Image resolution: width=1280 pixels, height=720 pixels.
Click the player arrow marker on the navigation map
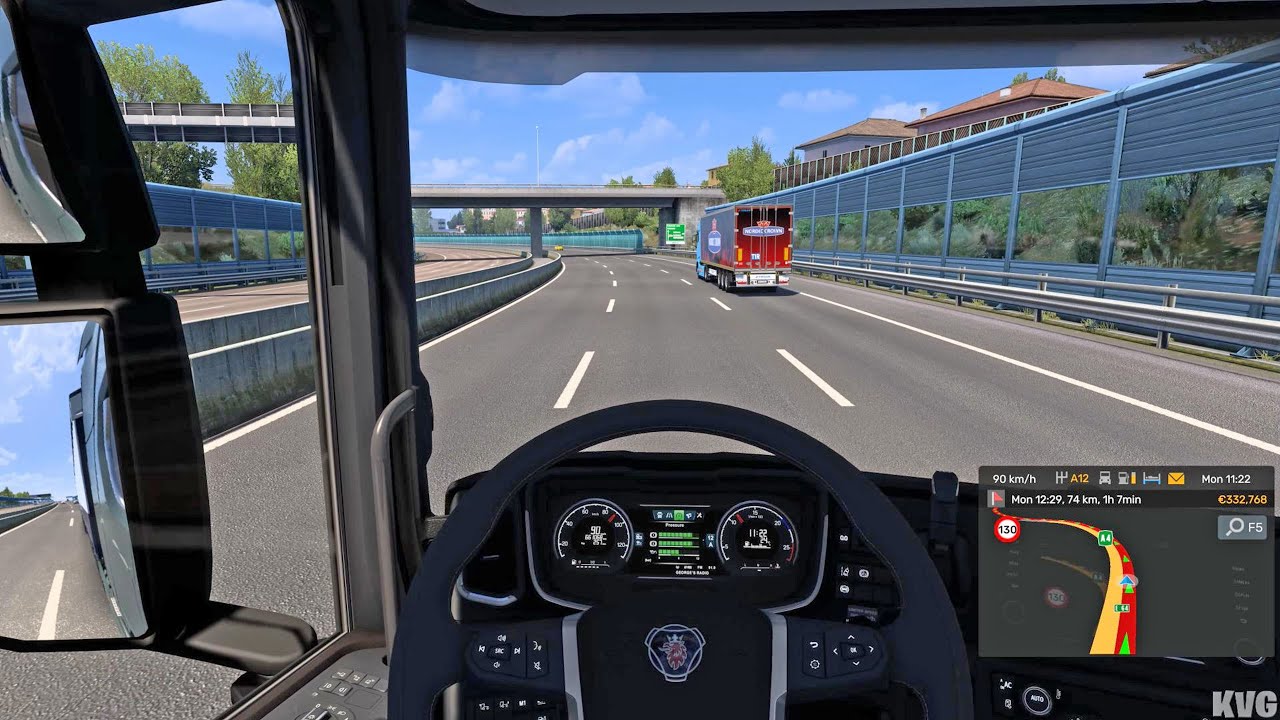[1127, 581]
